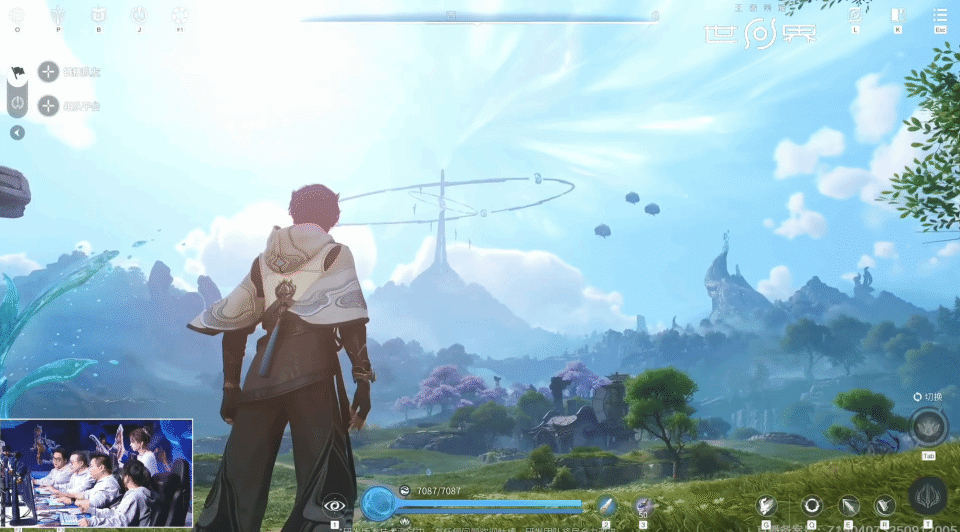Click the power-symbol icon above J
960x532 pixels.
pyautogui.click(x=139, y=14)
